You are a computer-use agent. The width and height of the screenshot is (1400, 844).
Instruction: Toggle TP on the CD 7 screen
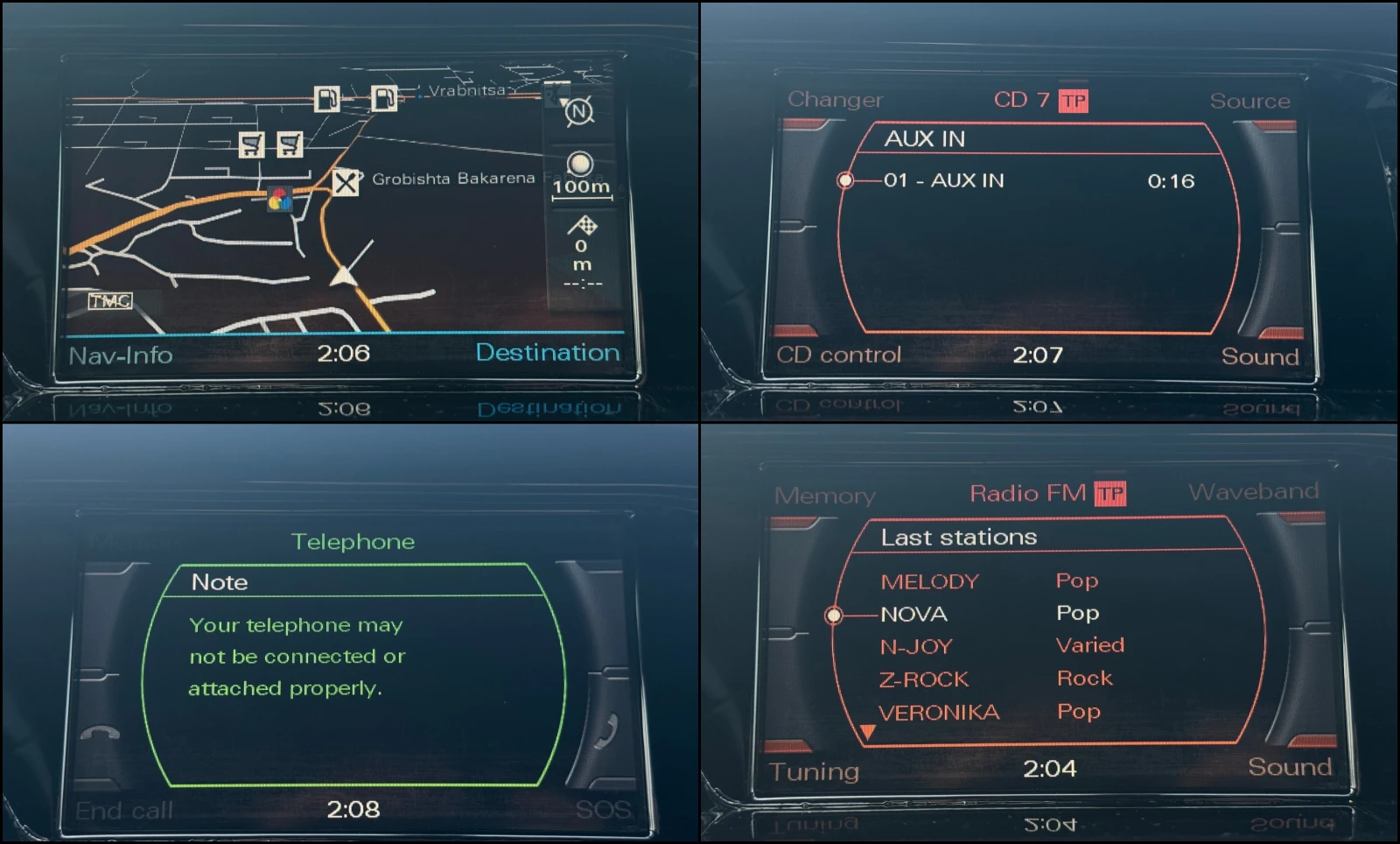point(1074,99)
